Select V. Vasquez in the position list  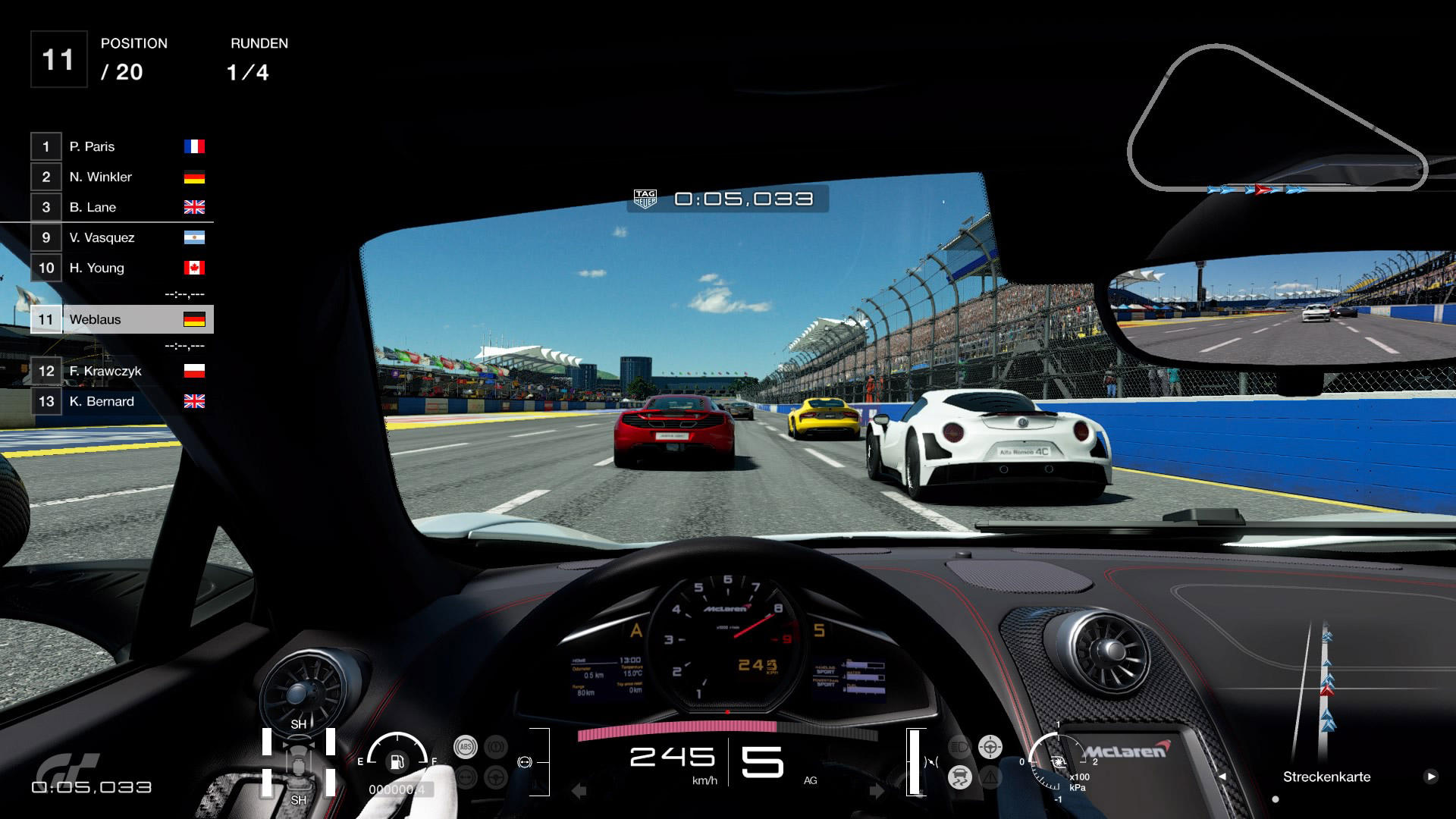[118, 237]
